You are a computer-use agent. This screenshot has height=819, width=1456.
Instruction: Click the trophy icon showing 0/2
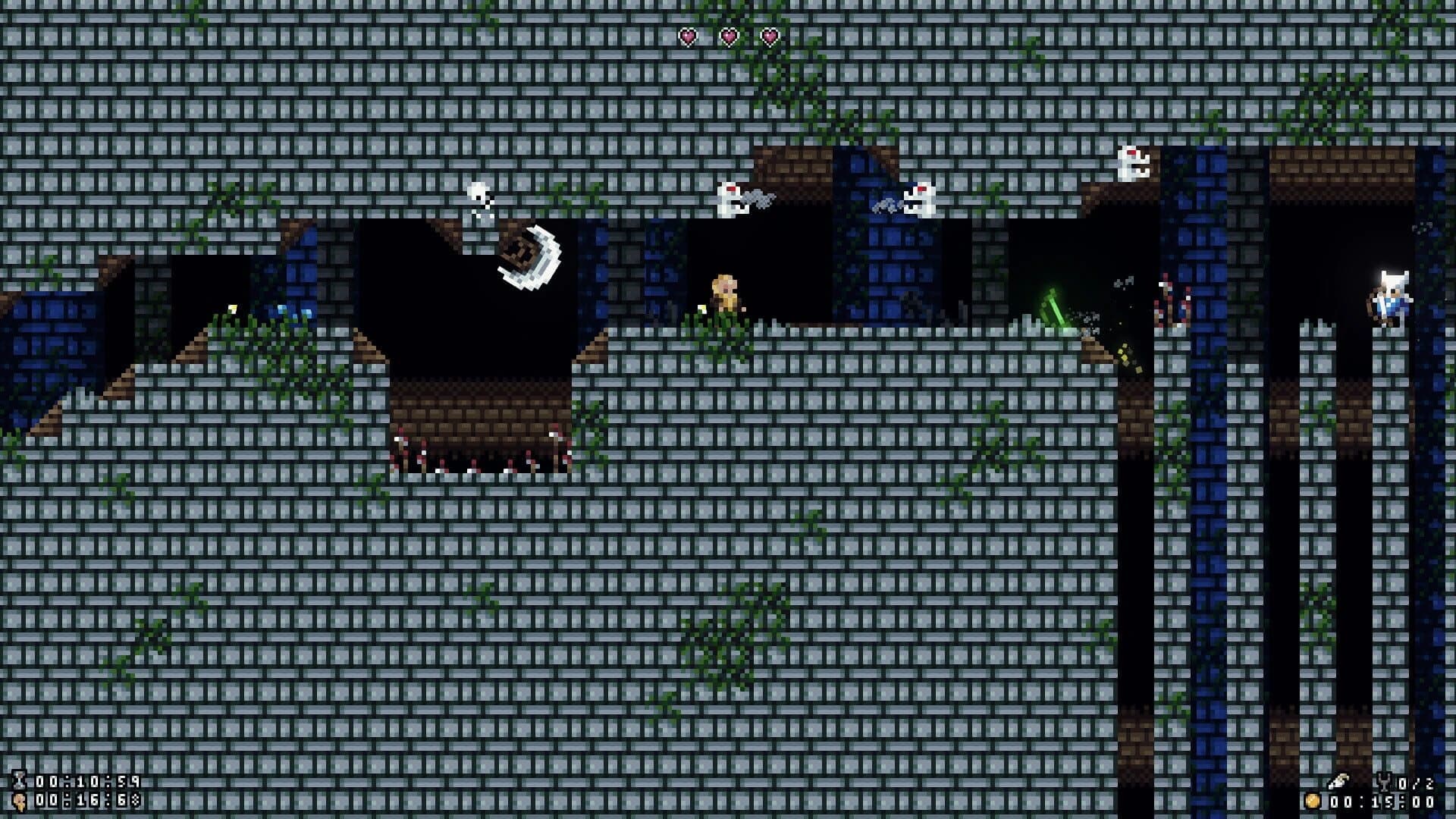(x=1385, y=781)
